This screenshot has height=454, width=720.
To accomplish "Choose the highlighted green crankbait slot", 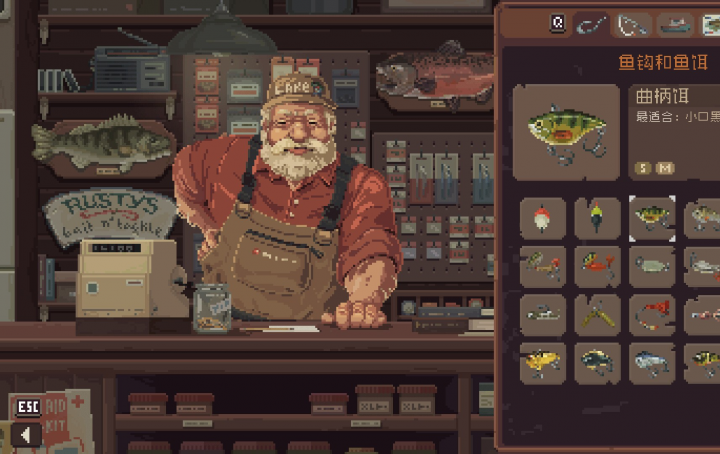I will click(x=652, y=218).
